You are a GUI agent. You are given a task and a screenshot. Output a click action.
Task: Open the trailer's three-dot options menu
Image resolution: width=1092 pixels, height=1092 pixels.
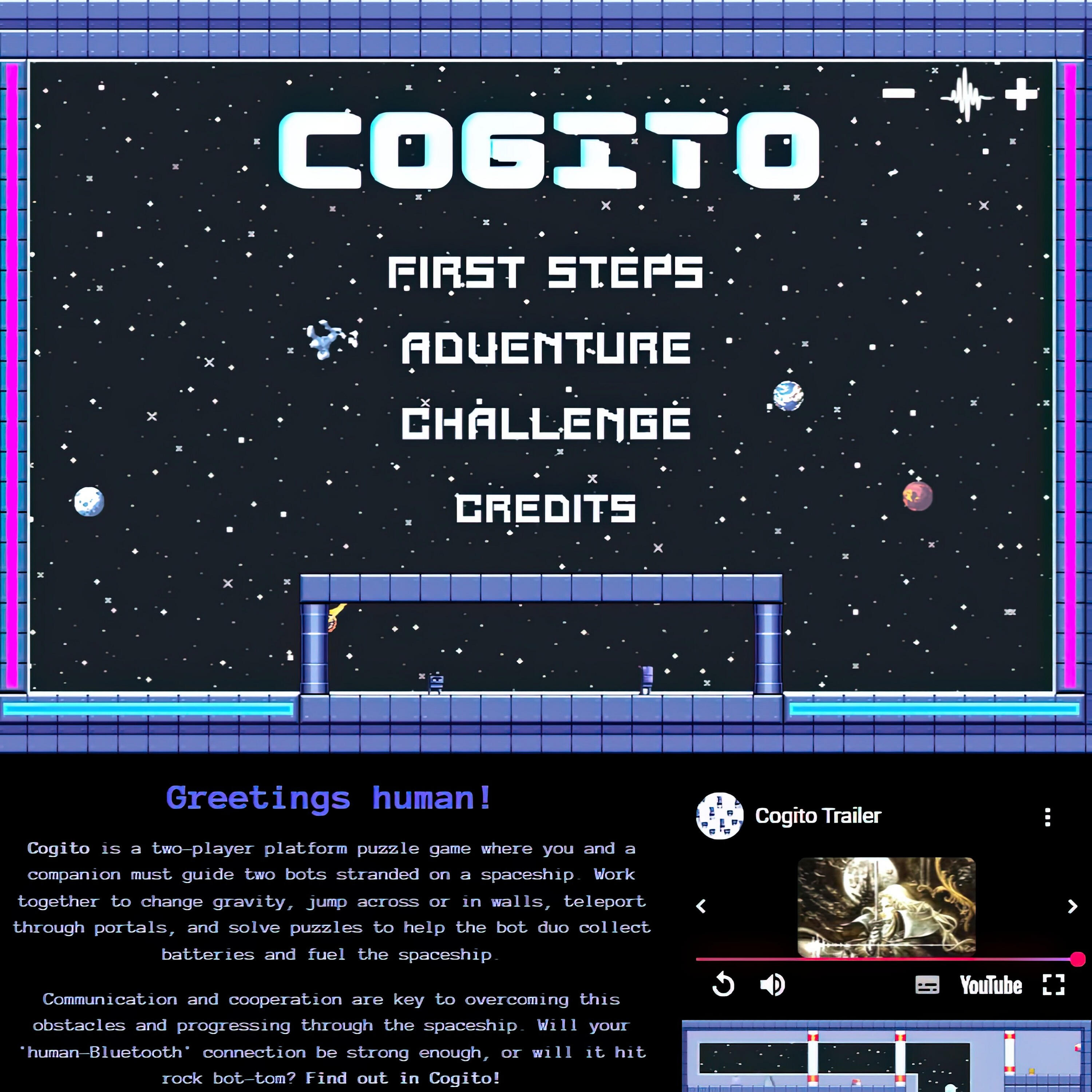[x=1047, y=817]
